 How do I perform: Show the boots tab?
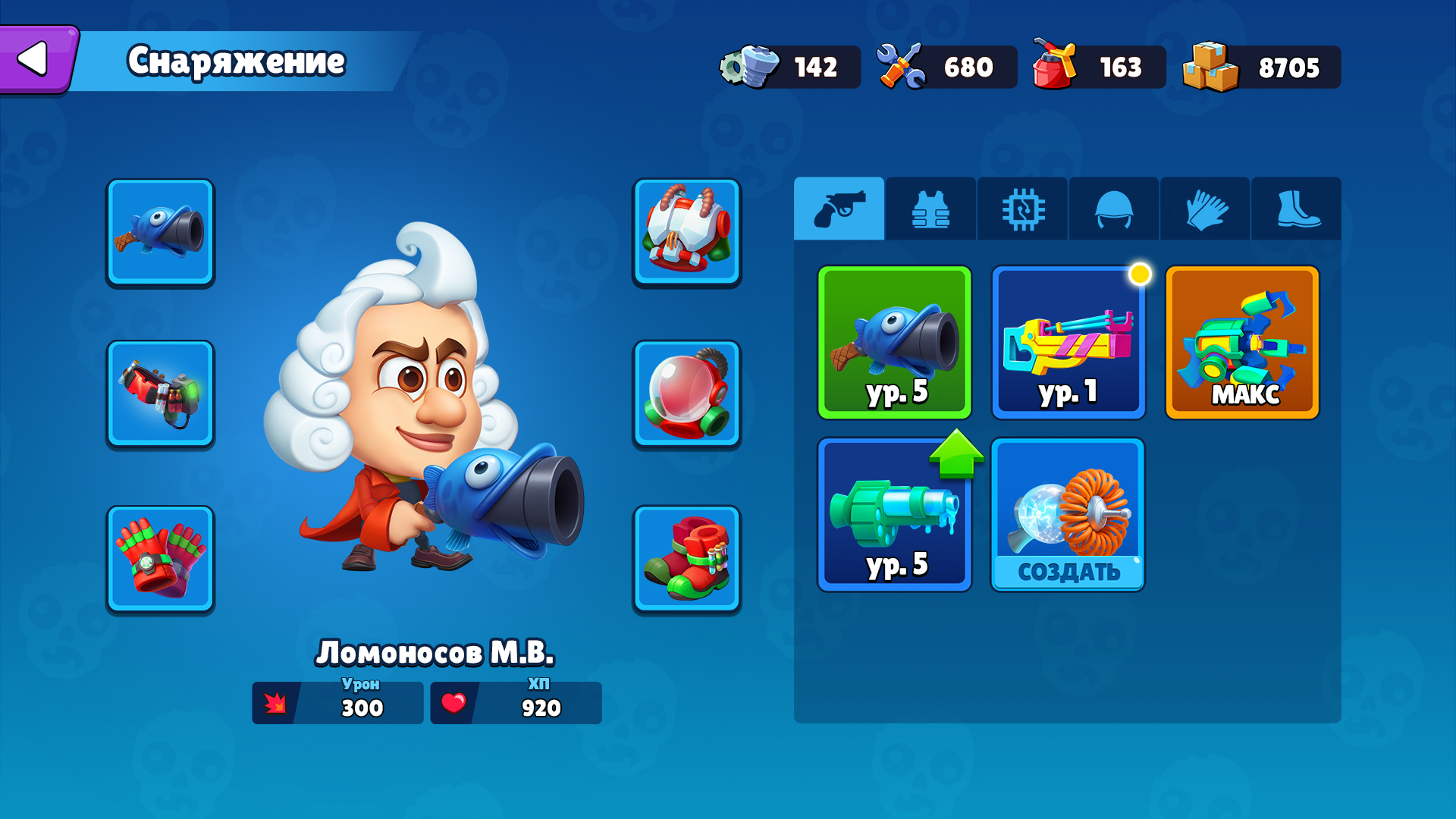click(1297, 209)
